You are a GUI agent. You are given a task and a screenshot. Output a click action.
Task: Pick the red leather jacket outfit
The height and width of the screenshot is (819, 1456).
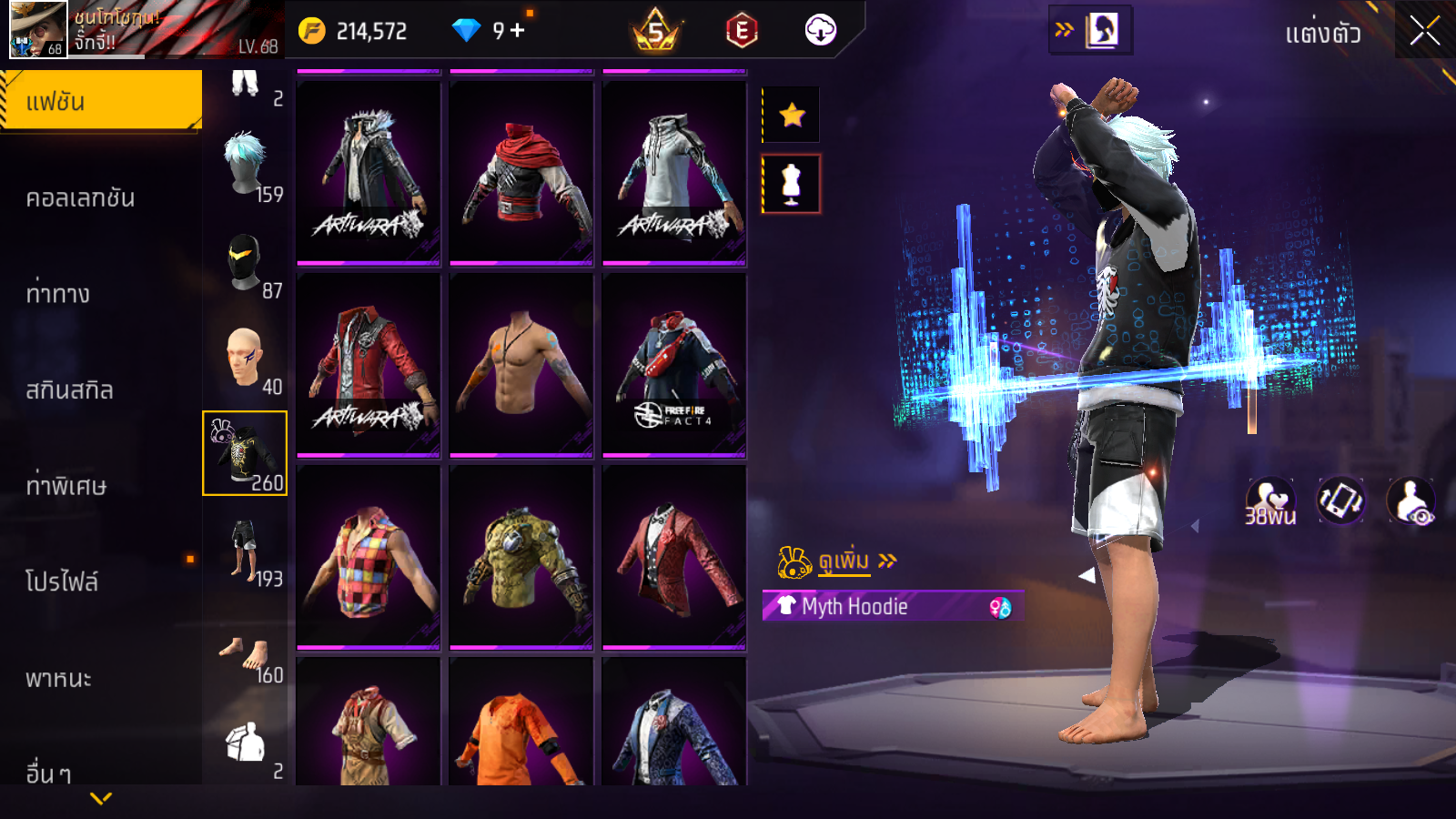pyautogui.click(x=369, y=364)
